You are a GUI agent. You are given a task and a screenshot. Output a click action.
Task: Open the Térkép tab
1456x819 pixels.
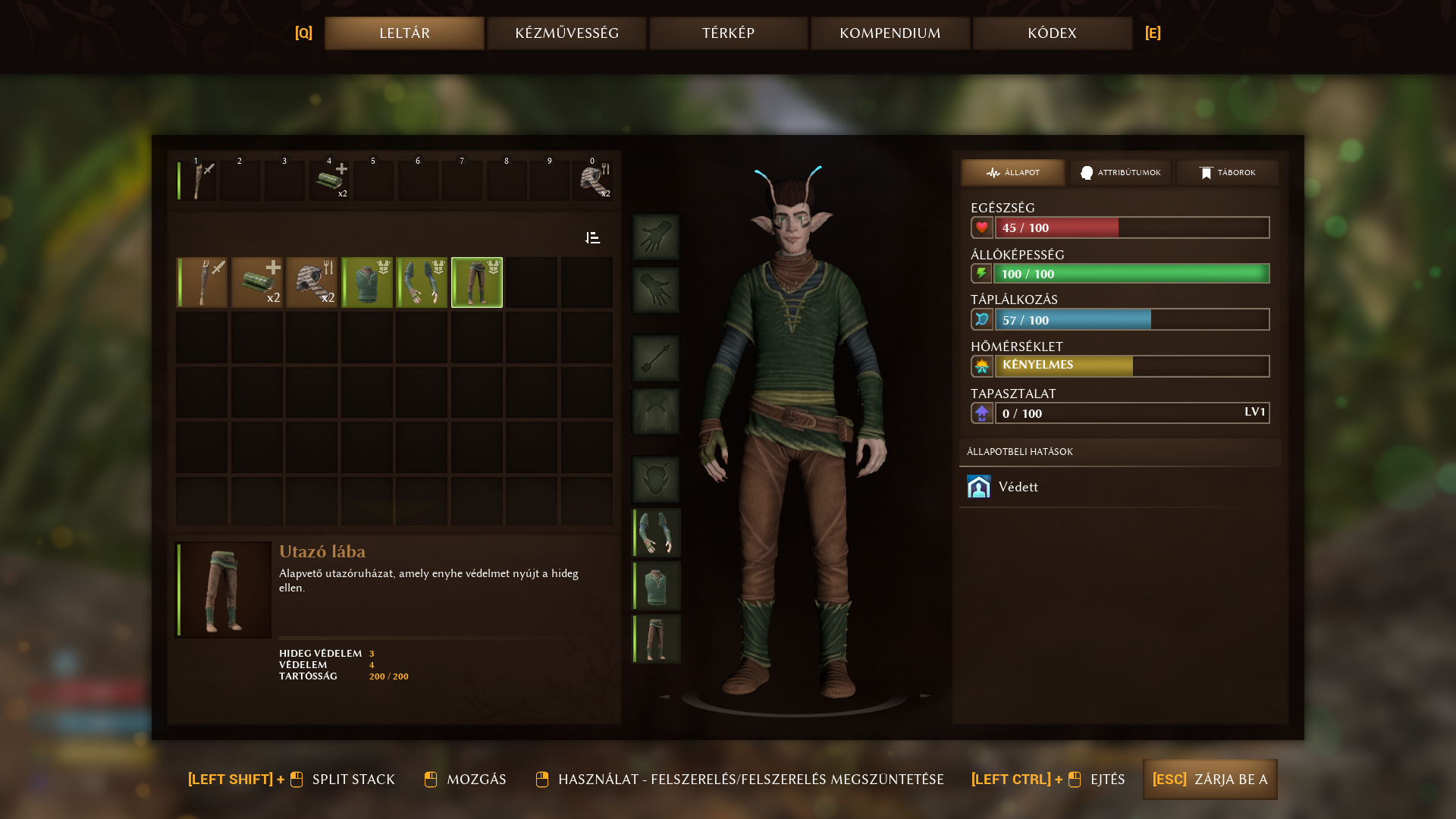[728, 33]
